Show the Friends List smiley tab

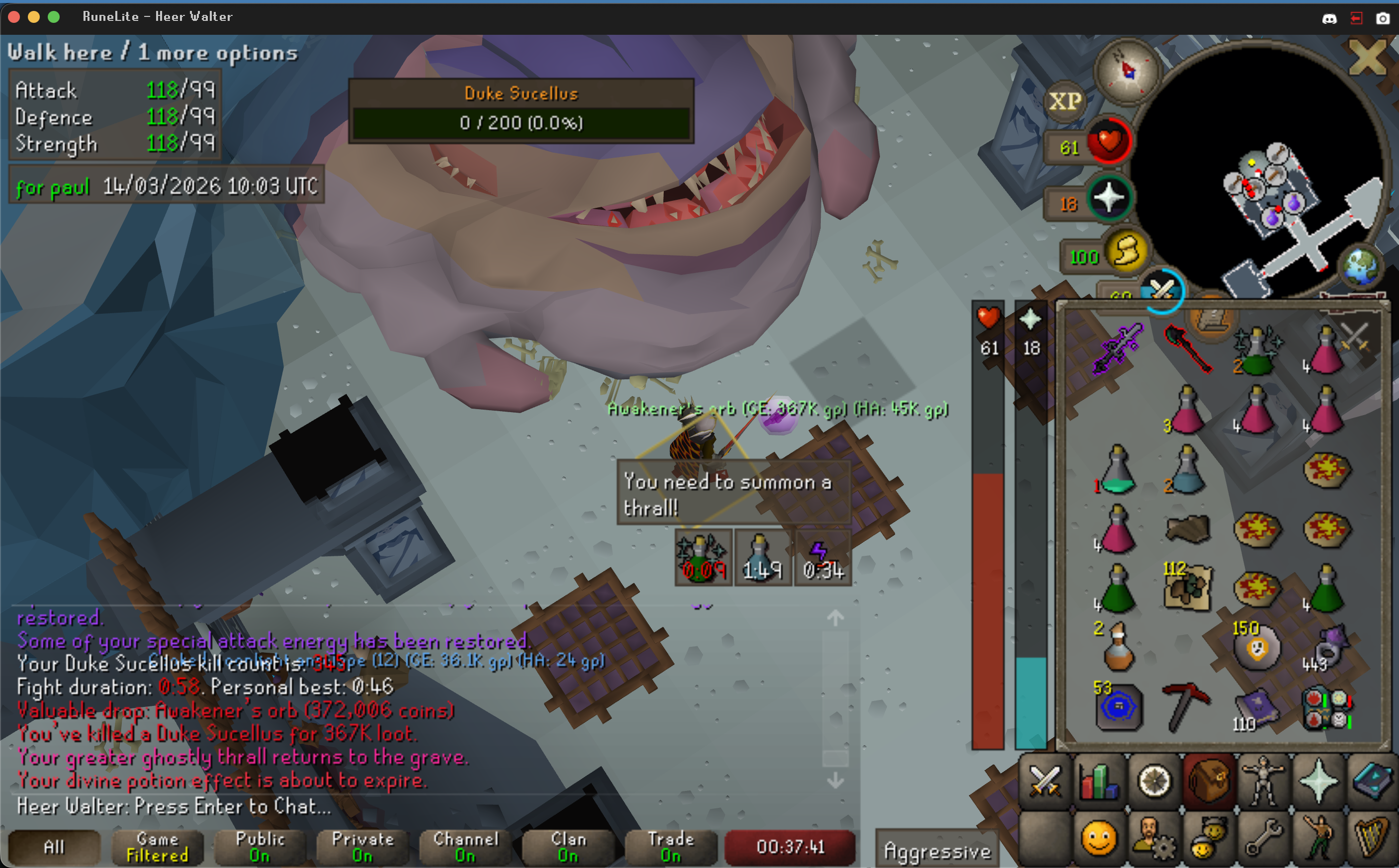[x=1098, y=839]
